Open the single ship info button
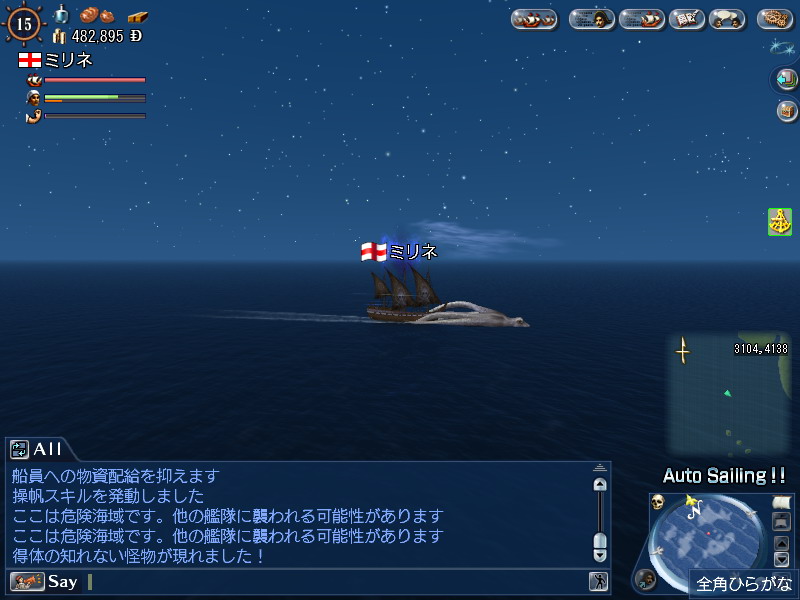The width and height of the screenshot is (800, 600). click(641, 19)
